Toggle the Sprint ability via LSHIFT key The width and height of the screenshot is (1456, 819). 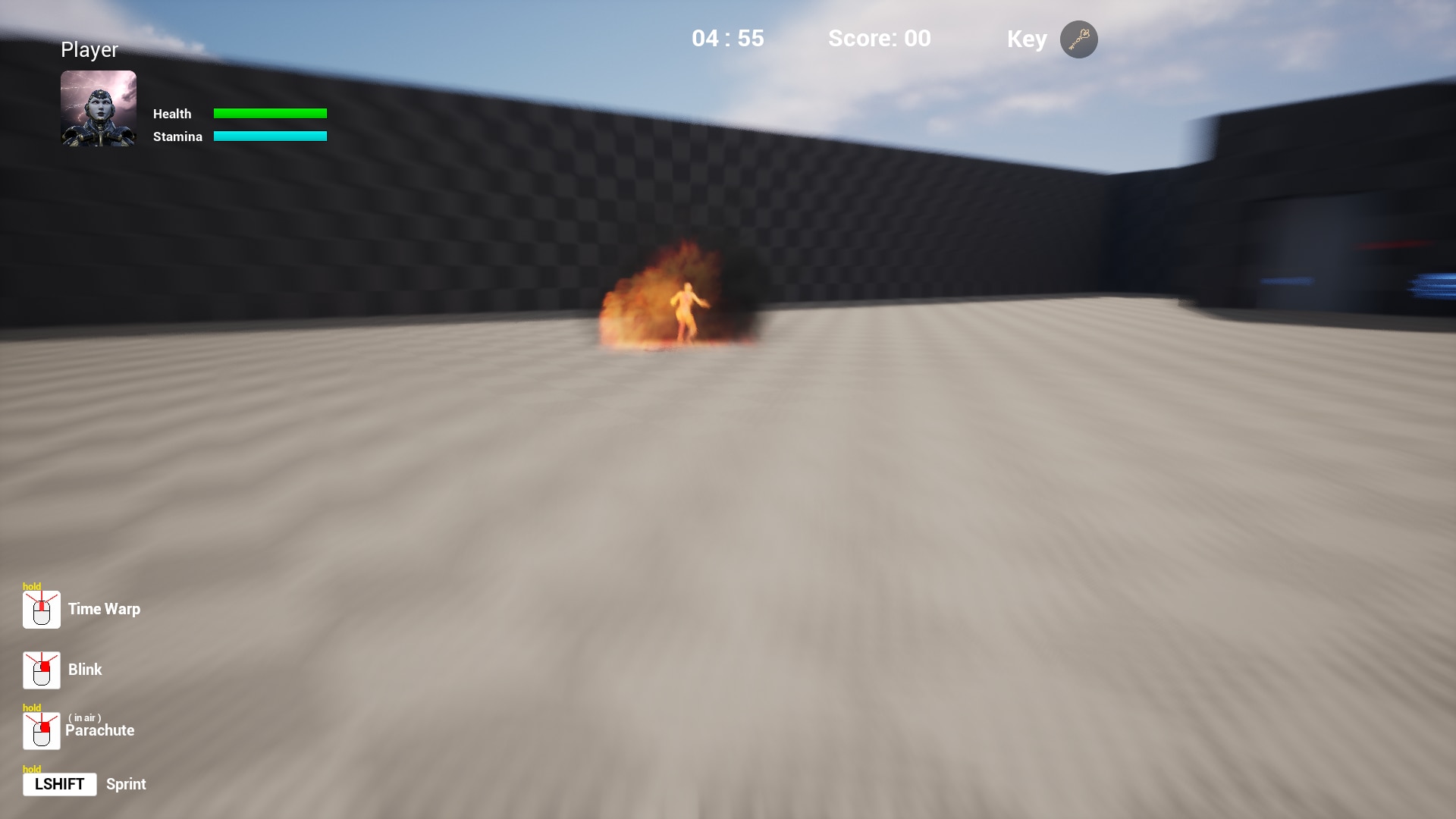click(x=60, y=784)
